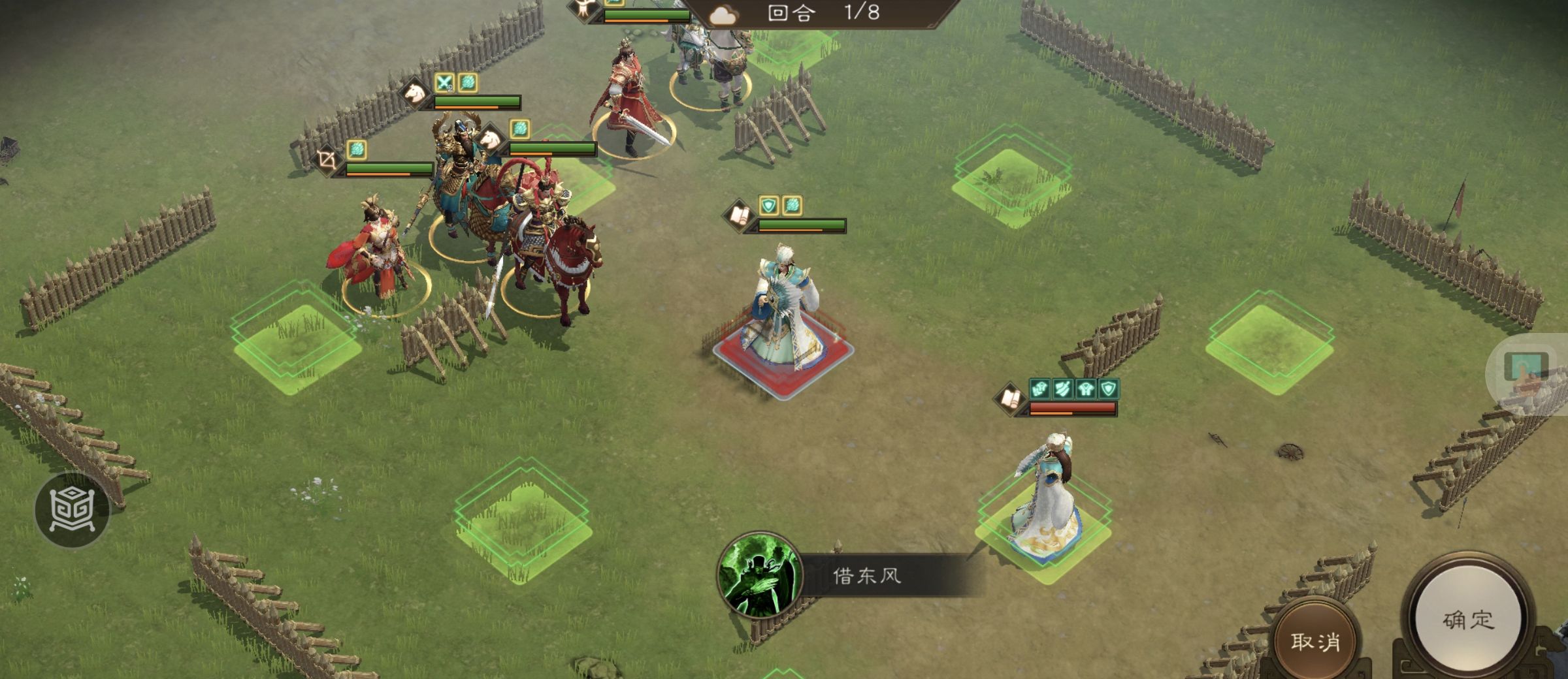Tap the scroll icon beside Huang Yueying's health bar
The width and height of the screenshot is (1568, 679).
tap(1010, 400)
